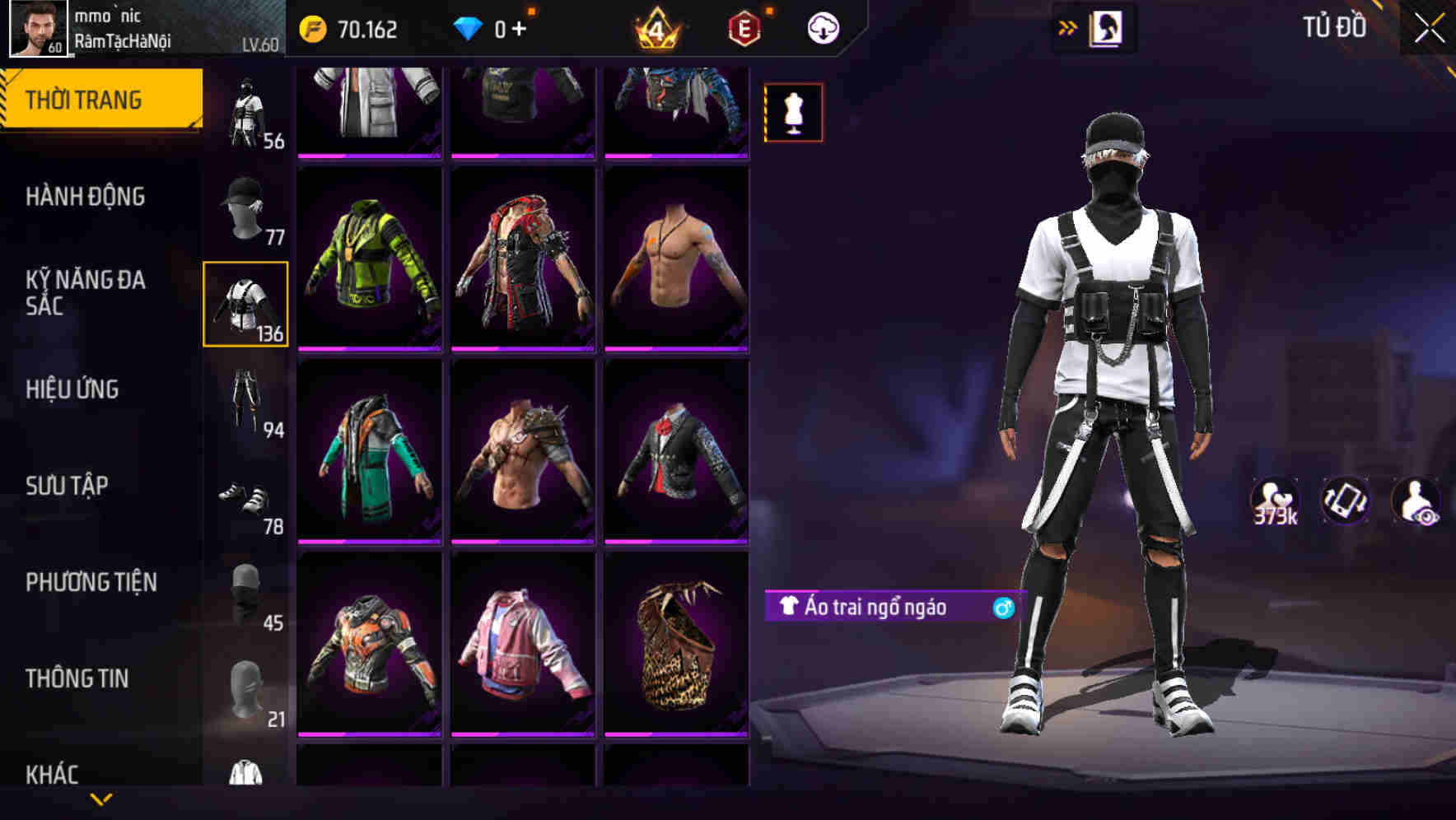This screenshot has width=1456, height=820.
Task: Switch to the HÀNH ĐỘNG tab
Action: tap(85, 198)
